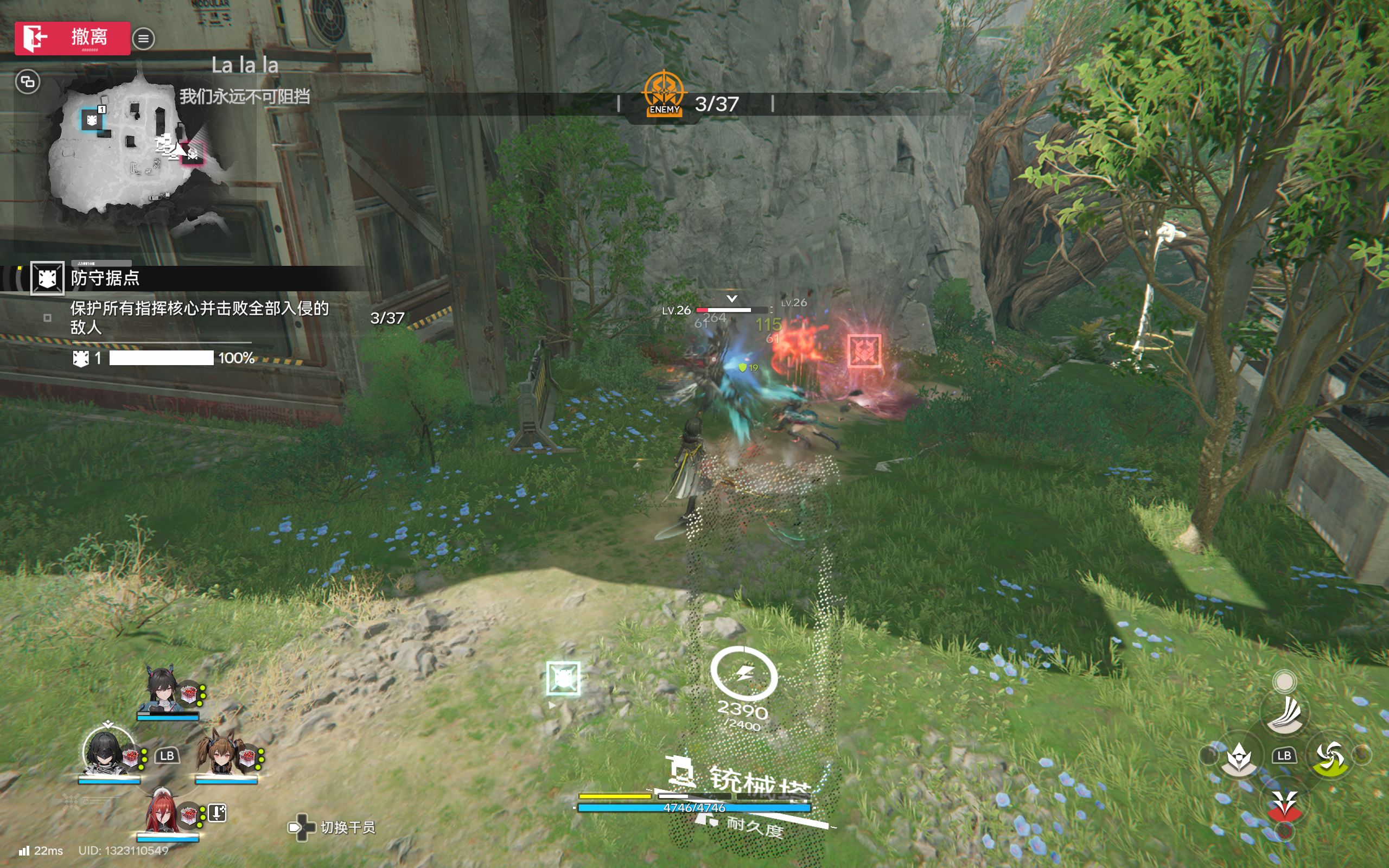Open the 防守据点 objective tracker
Image resolution: width=1389 pixels, height=868 pixels.
click(105, 278)
